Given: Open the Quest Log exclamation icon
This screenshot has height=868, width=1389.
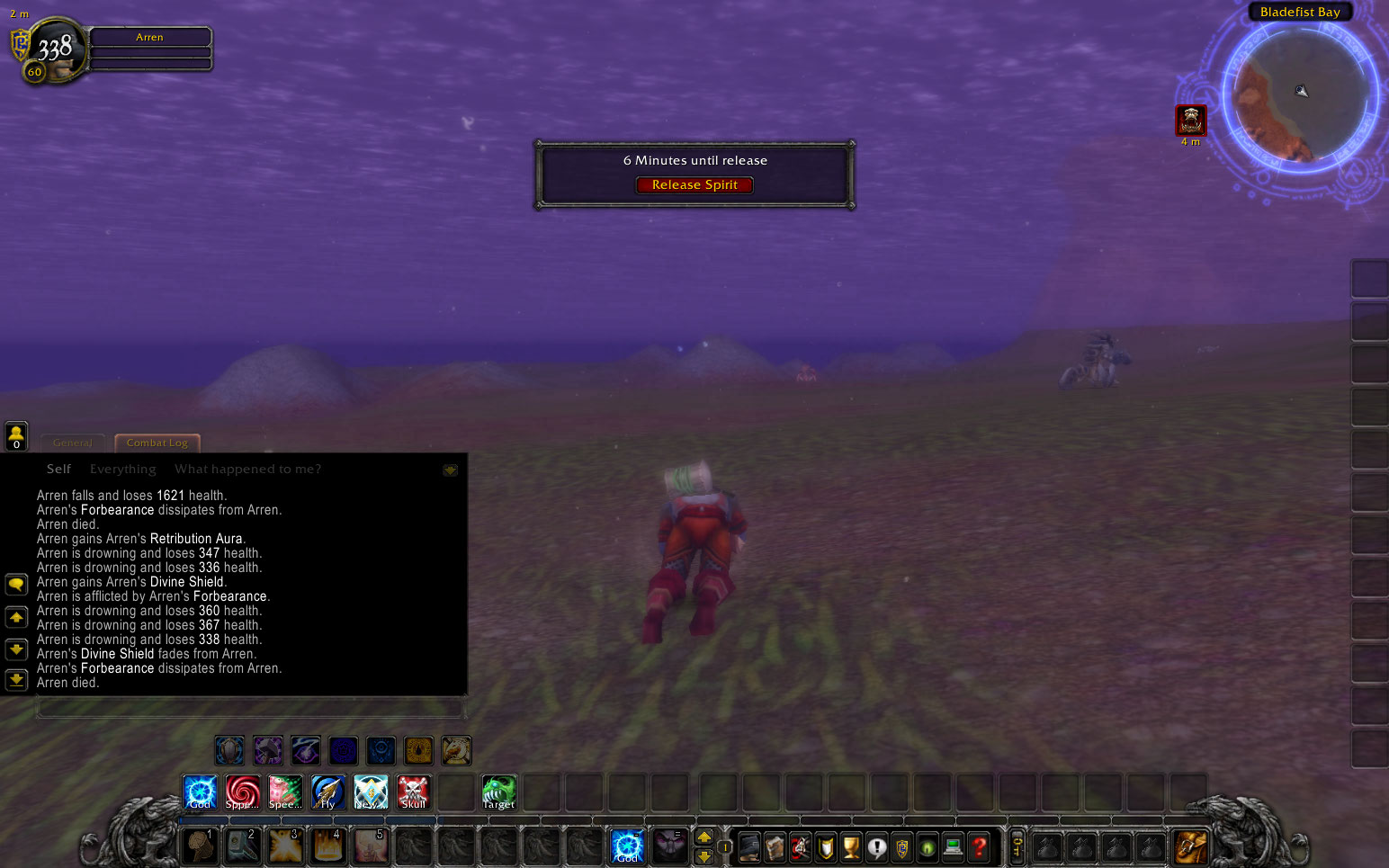Looking at the screenshot, I should tap(876, 846).
